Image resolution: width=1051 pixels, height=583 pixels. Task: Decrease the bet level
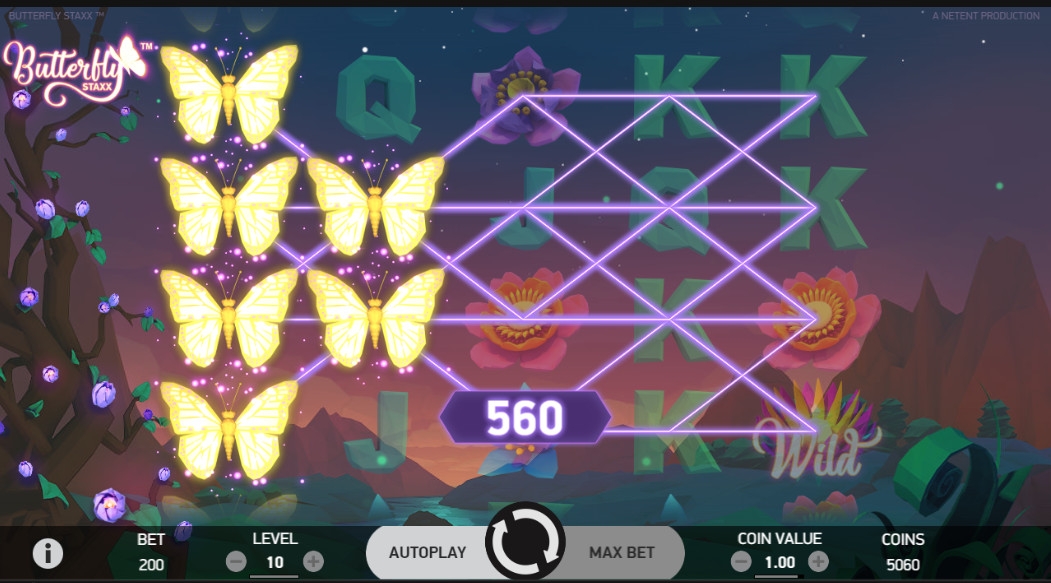pos(237,561)
